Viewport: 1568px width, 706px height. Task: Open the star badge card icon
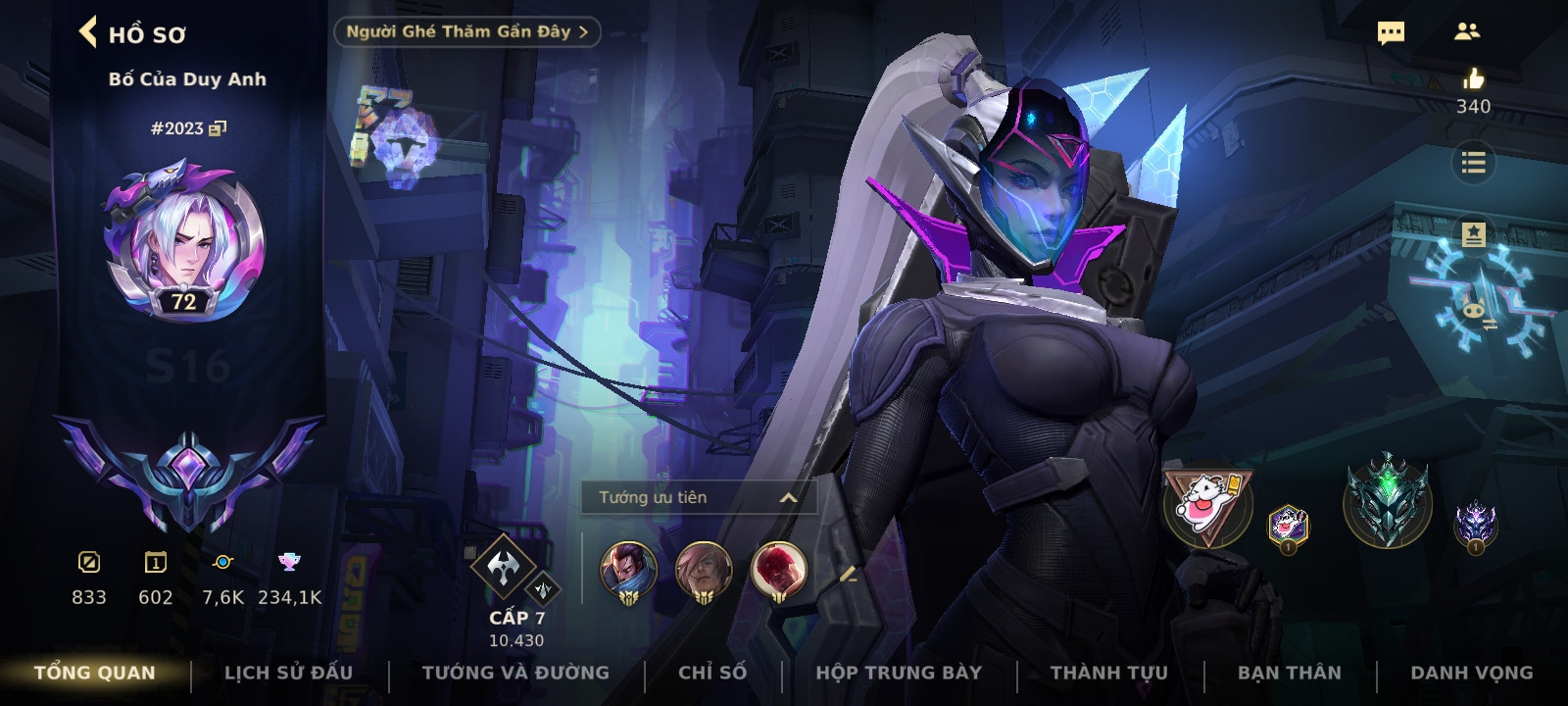[1473, 235]
